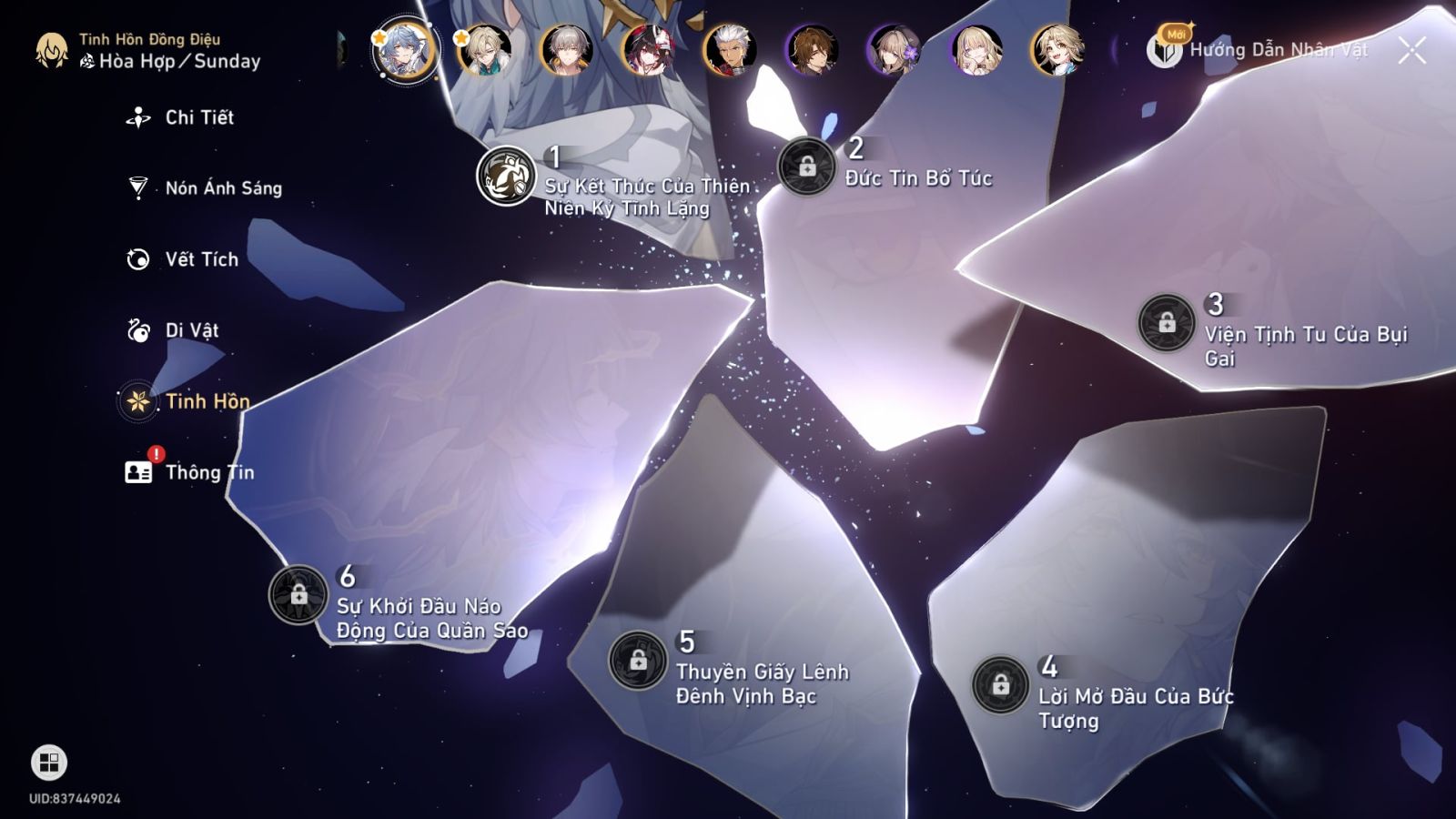Switch to the Tinh Hồn tab
This screenshot has height=819, width=1456.
pyautogui.click(x=136, y=401)
